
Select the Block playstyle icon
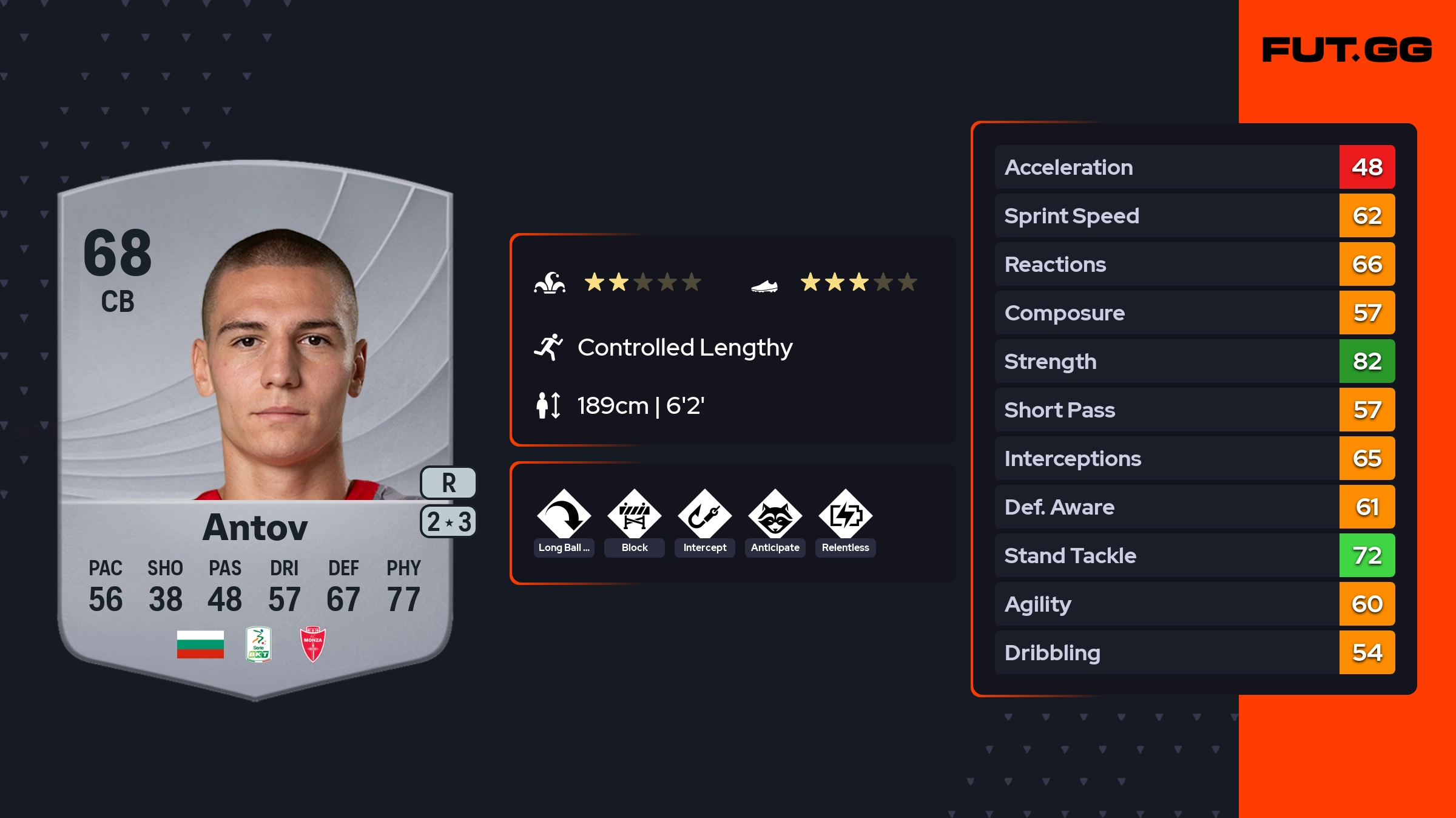tap(634, 516)
